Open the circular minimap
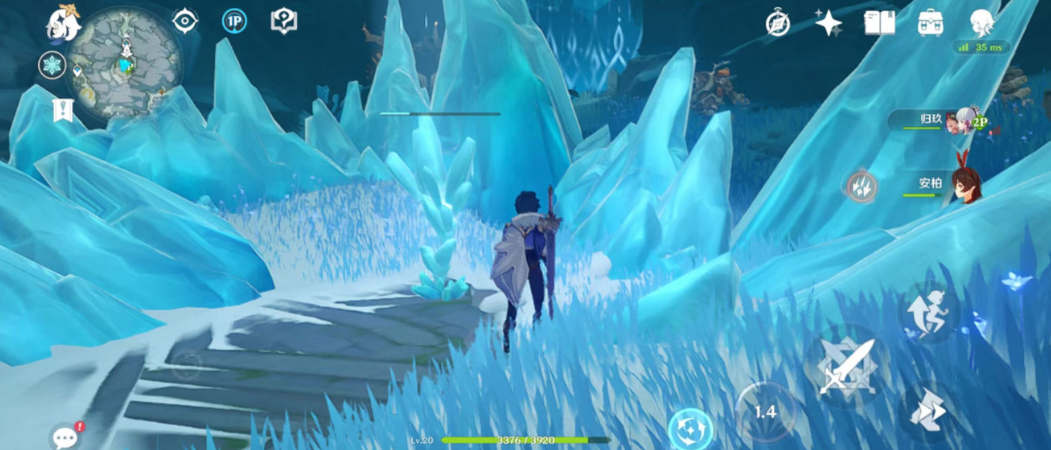 [125, 63]
